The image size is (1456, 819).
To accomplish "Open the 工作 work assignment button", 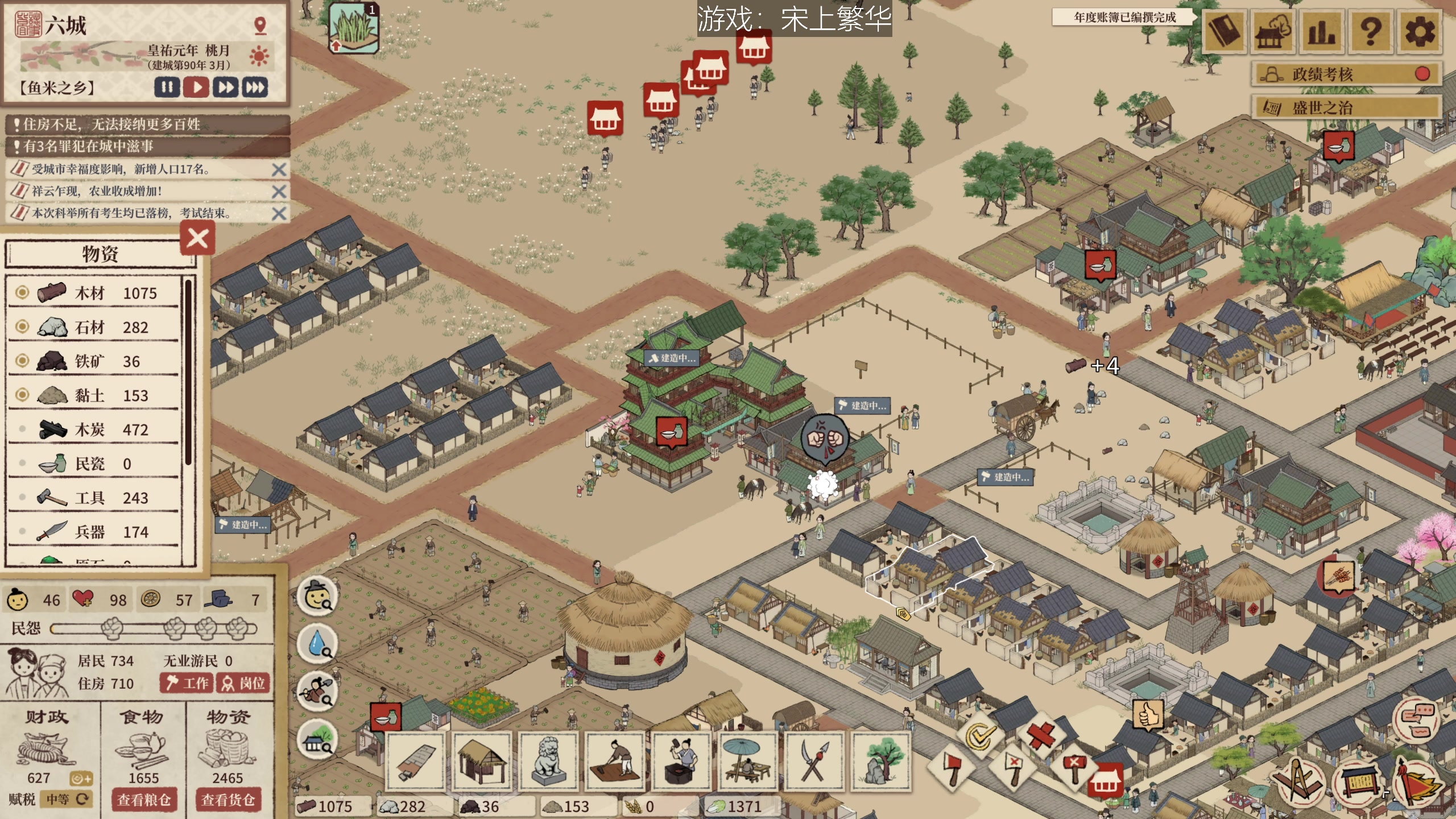I will [x=187, y=683].
